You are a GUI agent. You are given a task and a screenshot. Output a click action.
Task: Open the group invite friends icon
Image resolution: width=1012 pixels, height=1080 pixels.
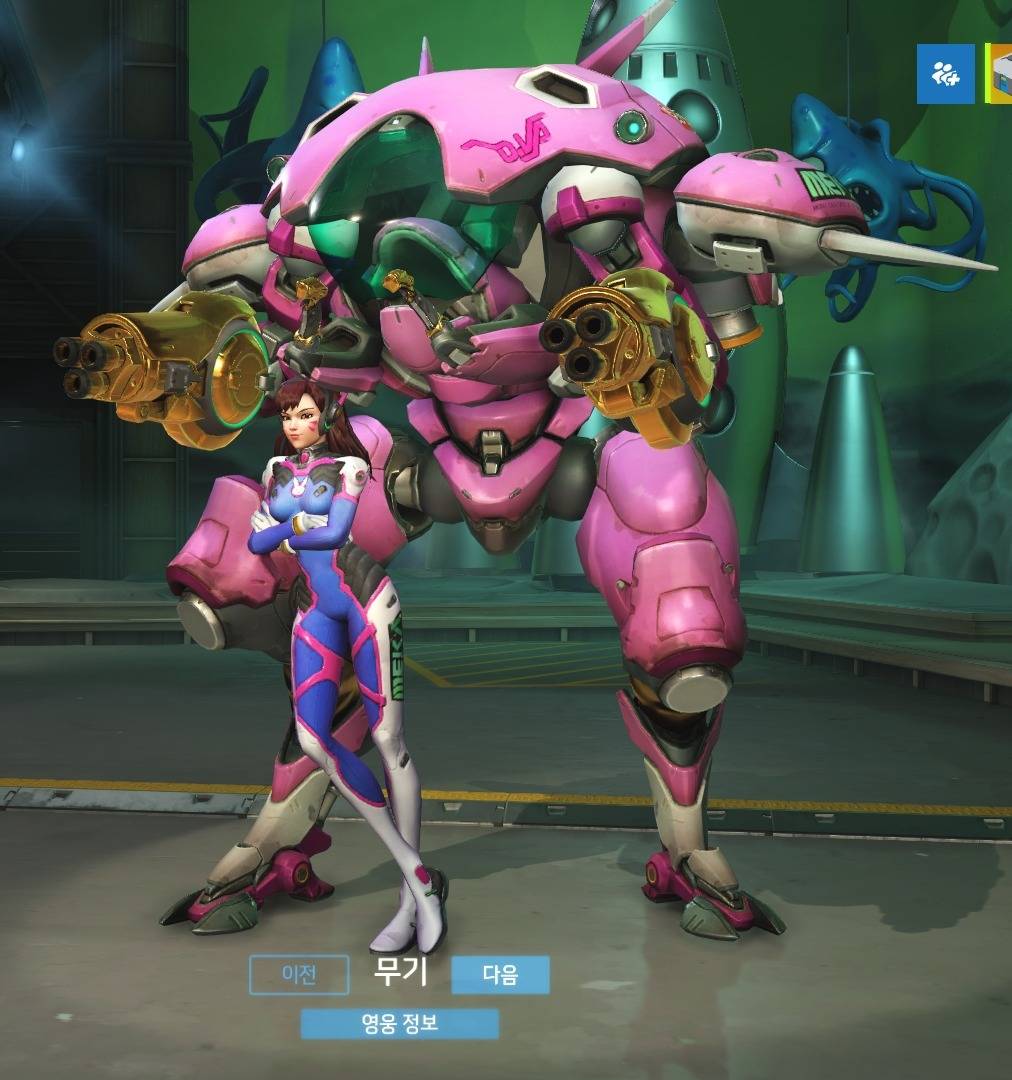945,73
